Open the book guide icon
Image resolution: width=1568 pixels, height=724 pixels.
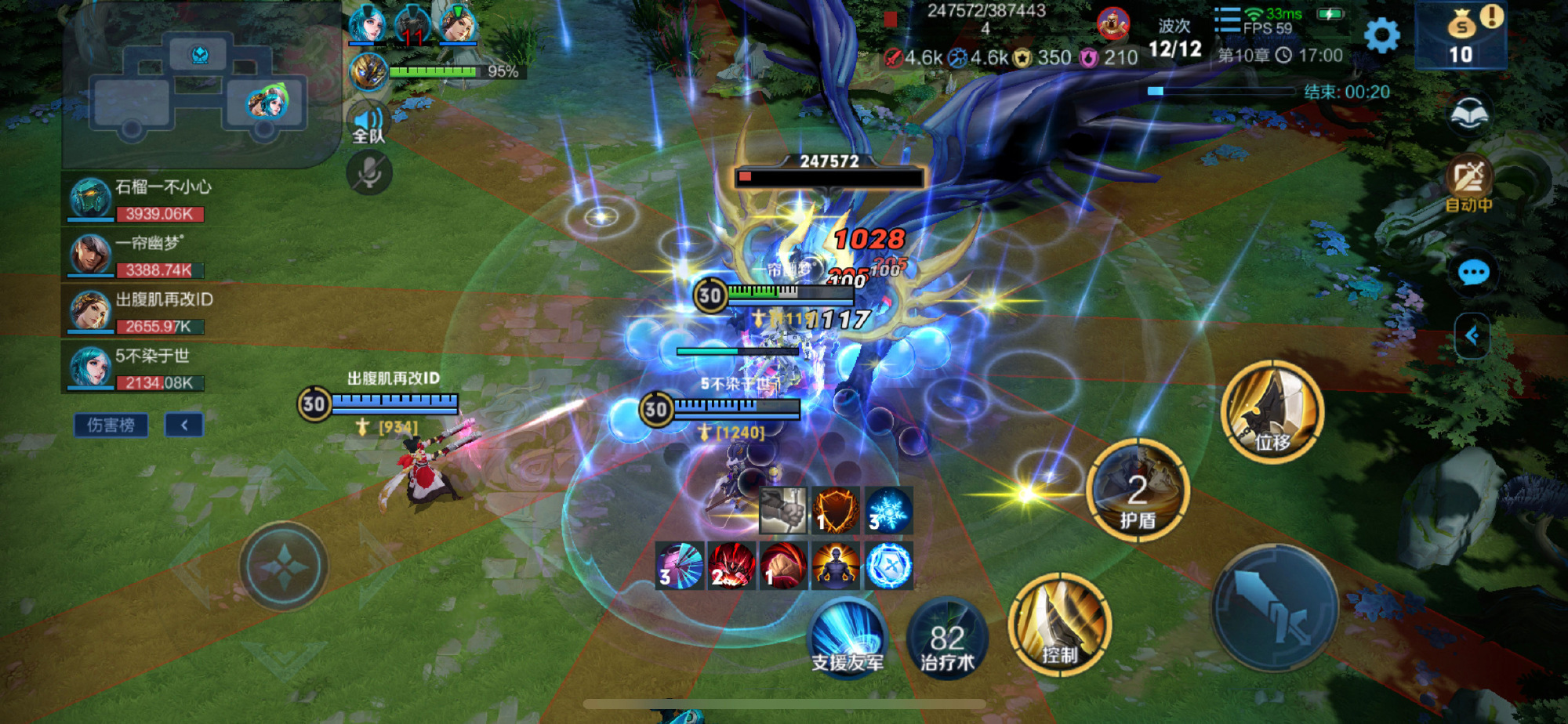coord(1469,115)
